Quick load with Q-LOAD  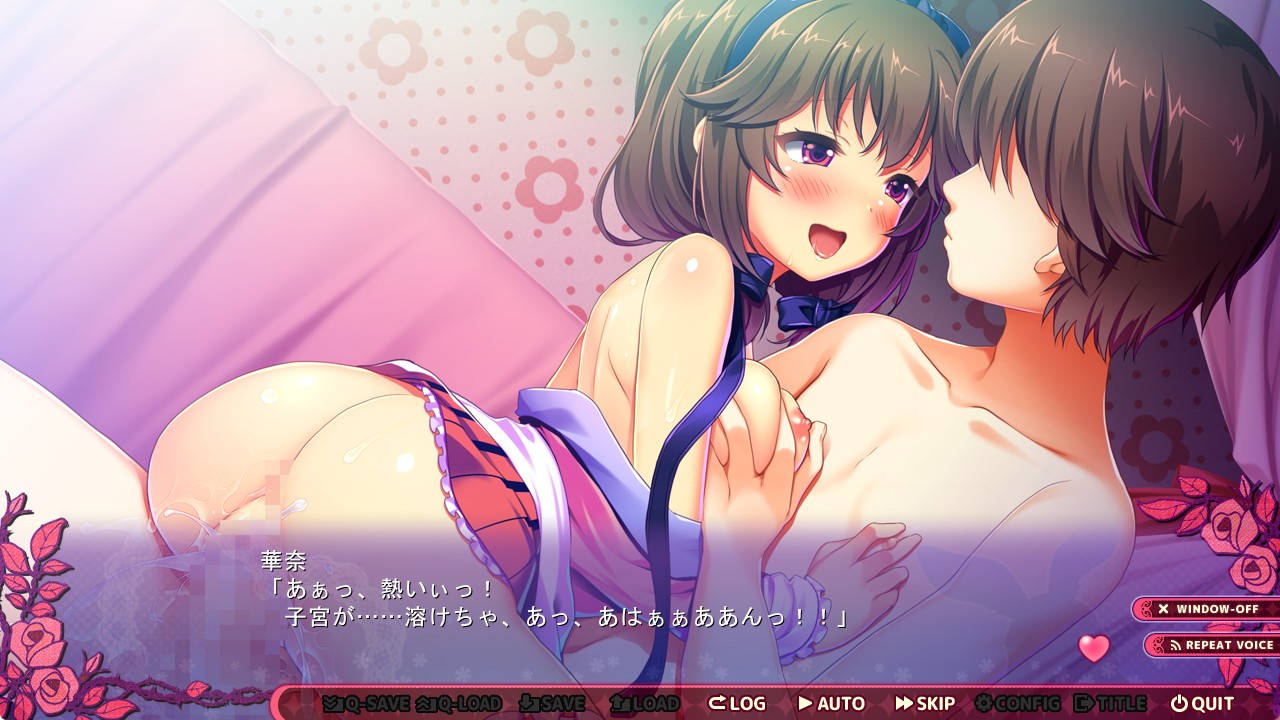(459, 703)
